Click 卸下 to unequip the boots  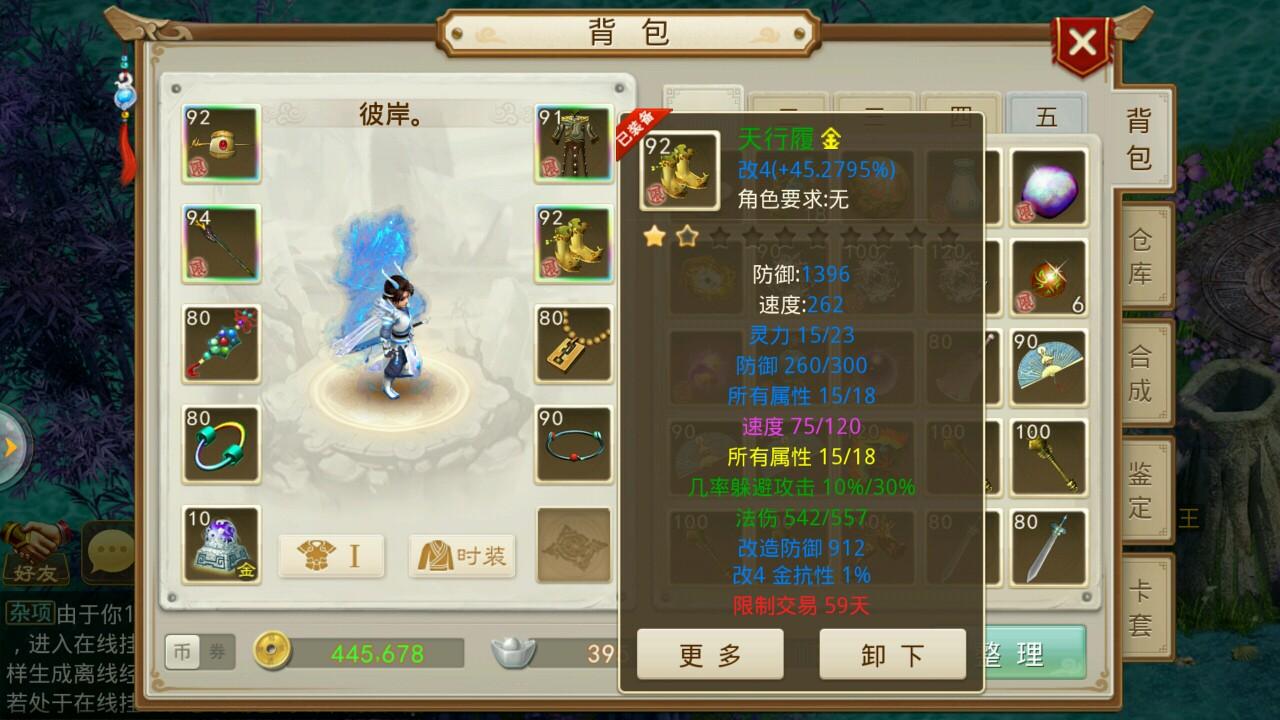(892, 655)
